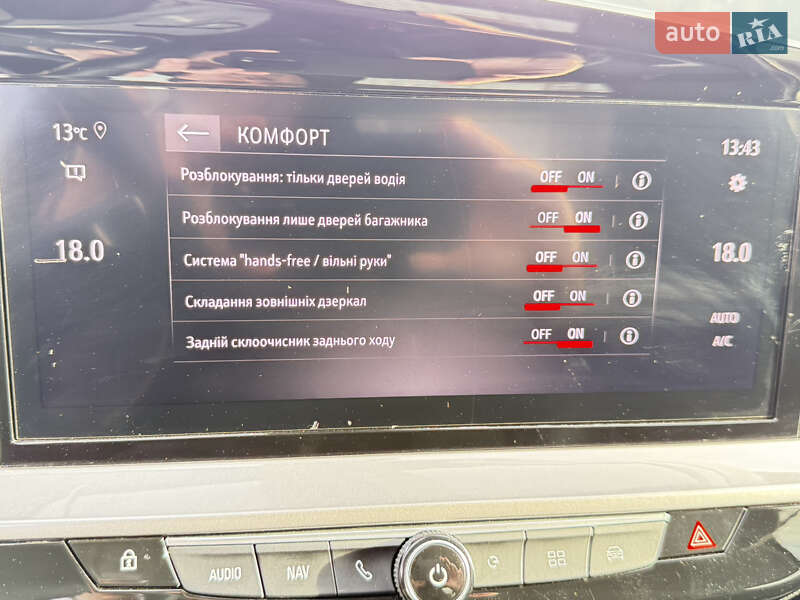Viewport: 800px width, 600px height.
Task: Turn on the A/C button
Action: 722,341
